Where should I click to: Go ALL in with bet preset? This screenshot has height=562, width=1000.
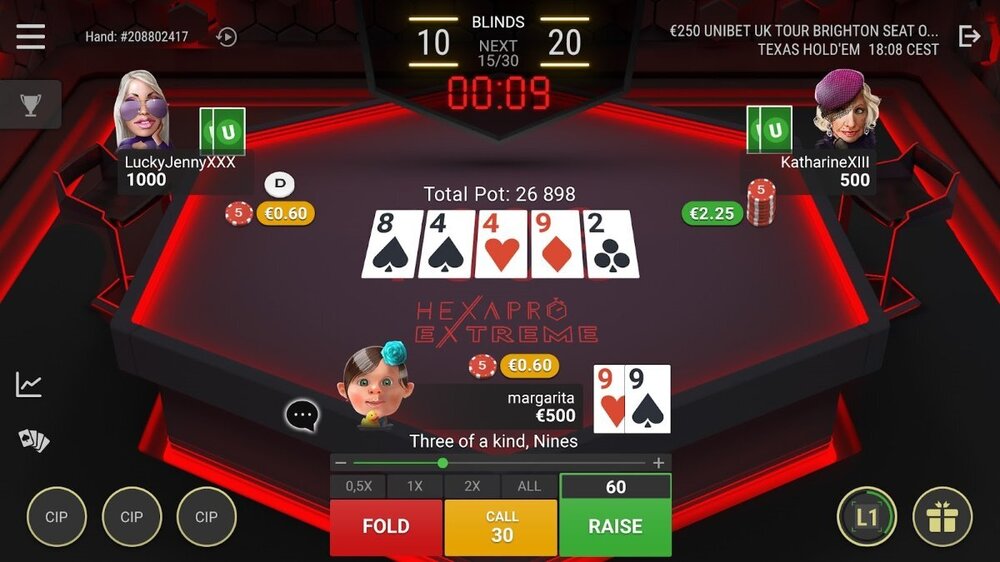[529, 486]
